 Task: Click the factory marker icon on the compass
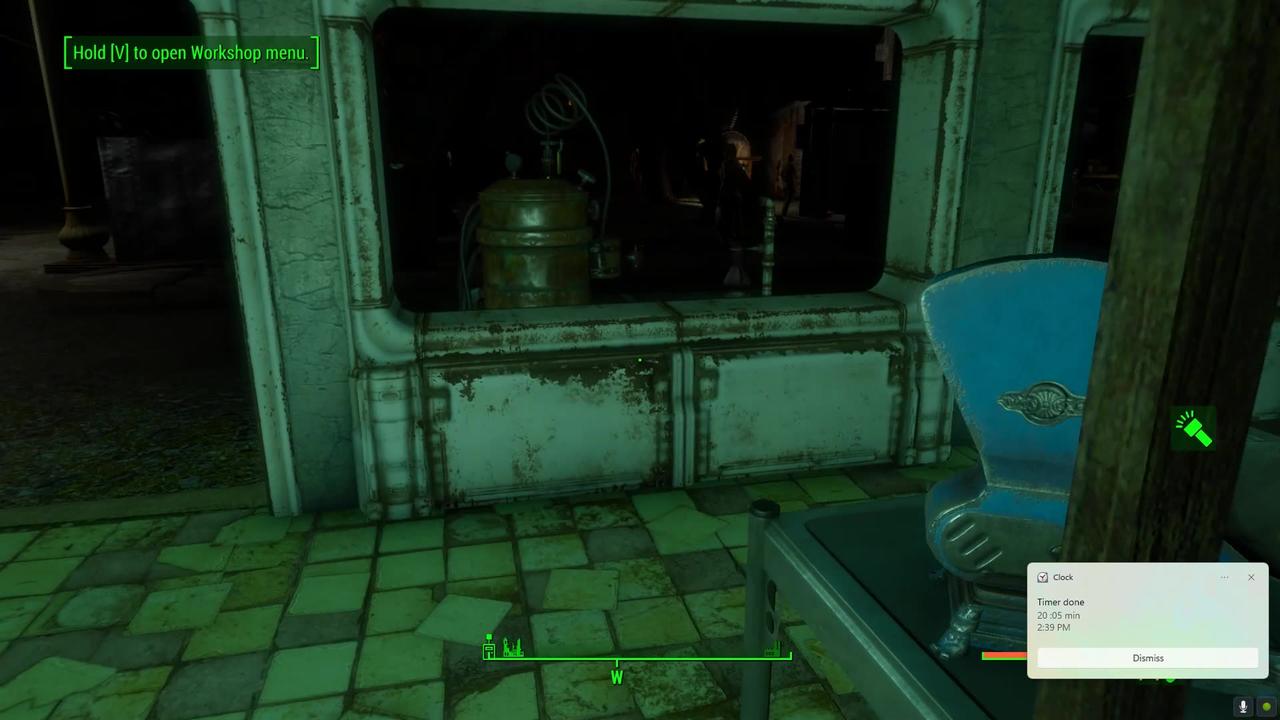[512, 647]
